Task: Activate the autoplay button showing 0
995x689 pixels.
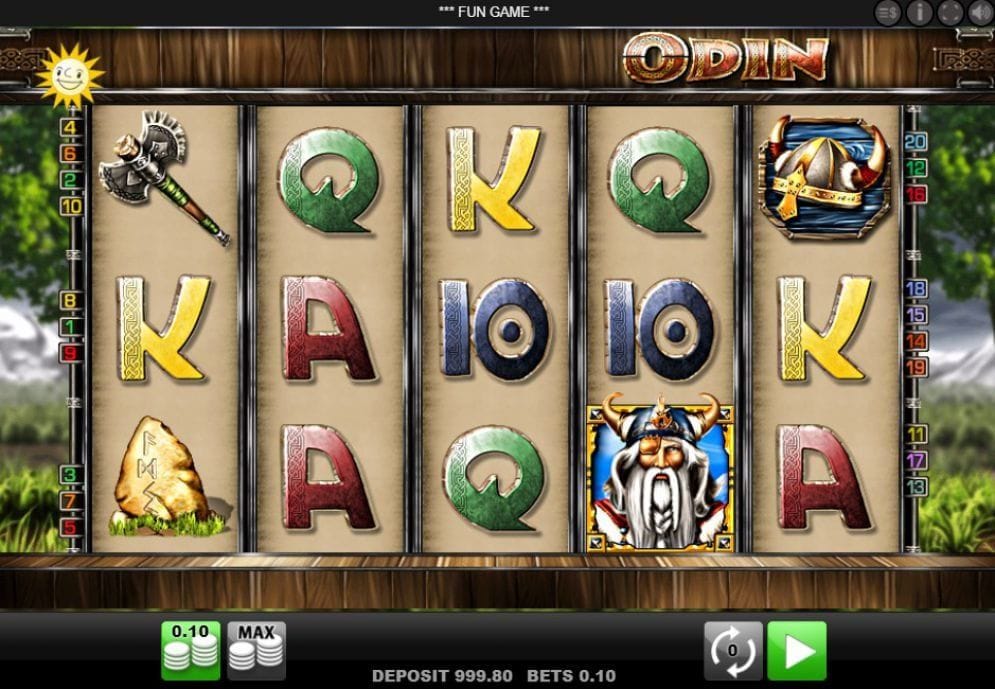Action: click(x=733, y=650)
